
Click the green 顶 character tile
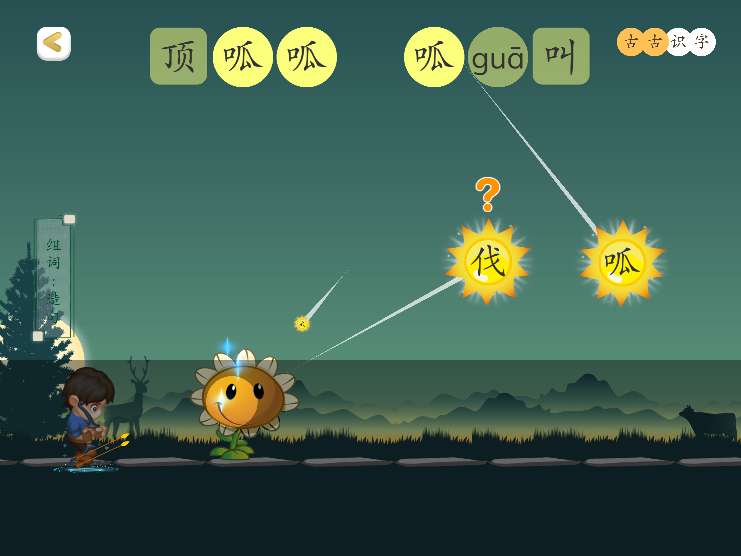179,57
